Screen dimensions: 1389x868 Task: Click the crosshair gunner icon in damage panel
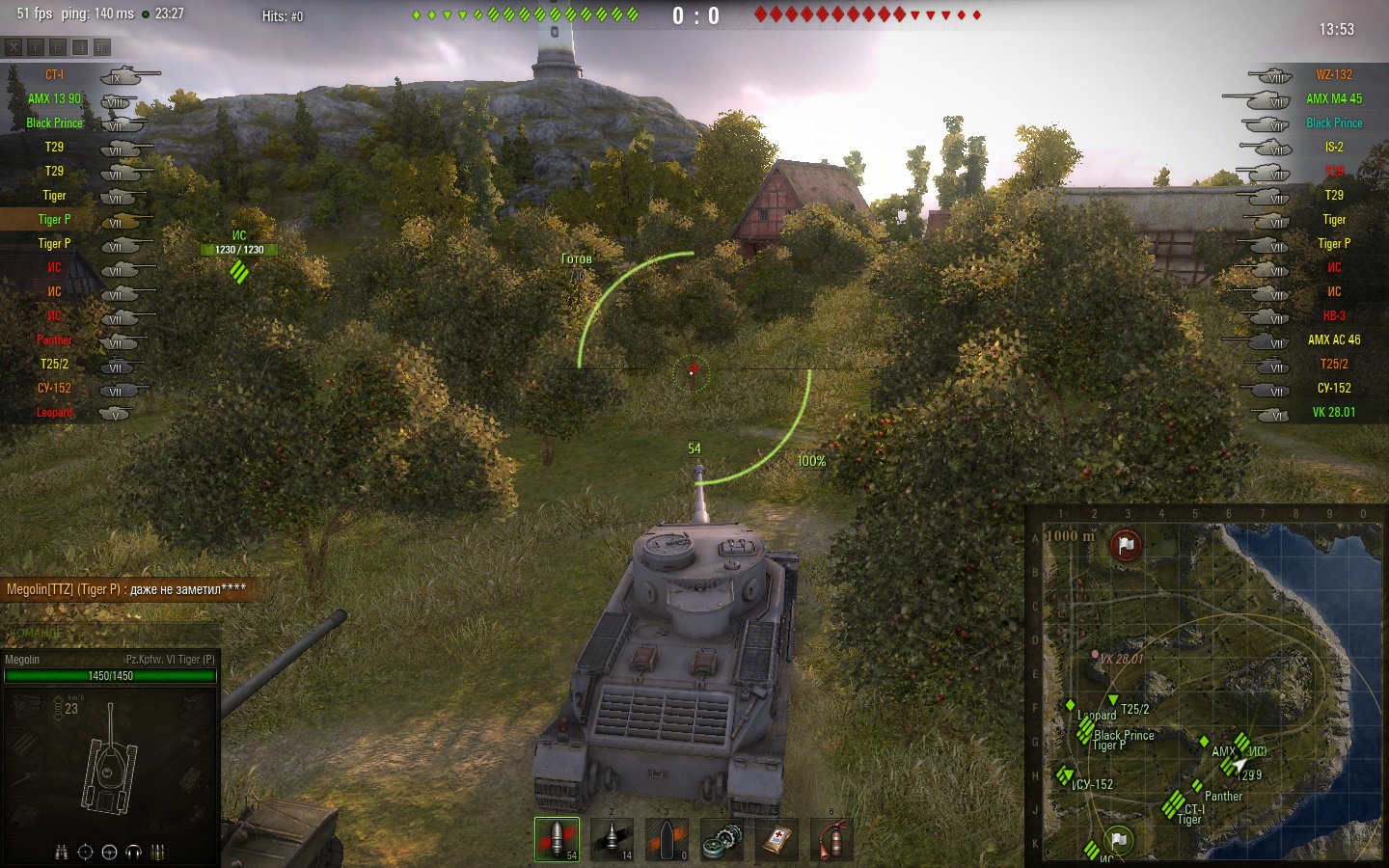[85, 852]
